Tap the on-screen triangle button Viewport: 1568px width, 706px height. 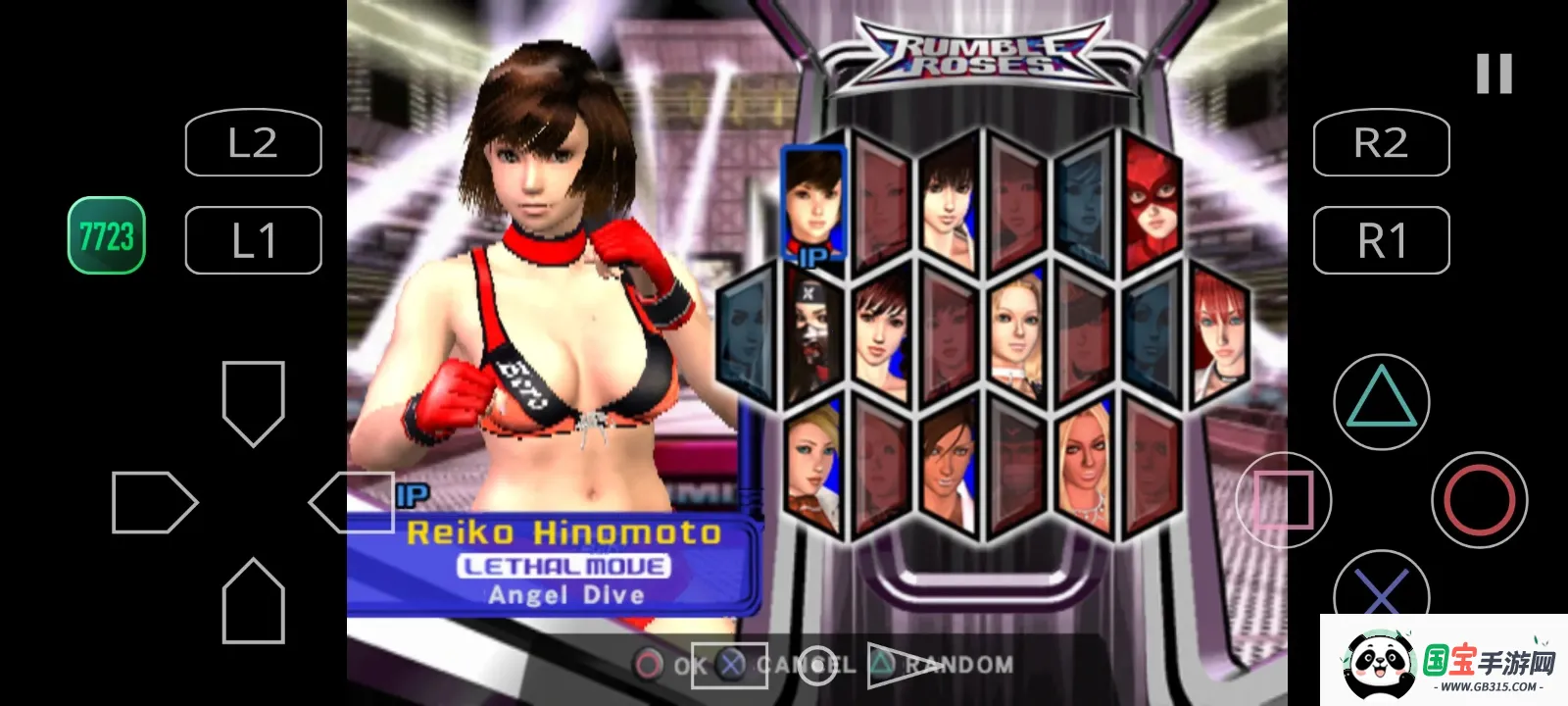point(1381,401)
